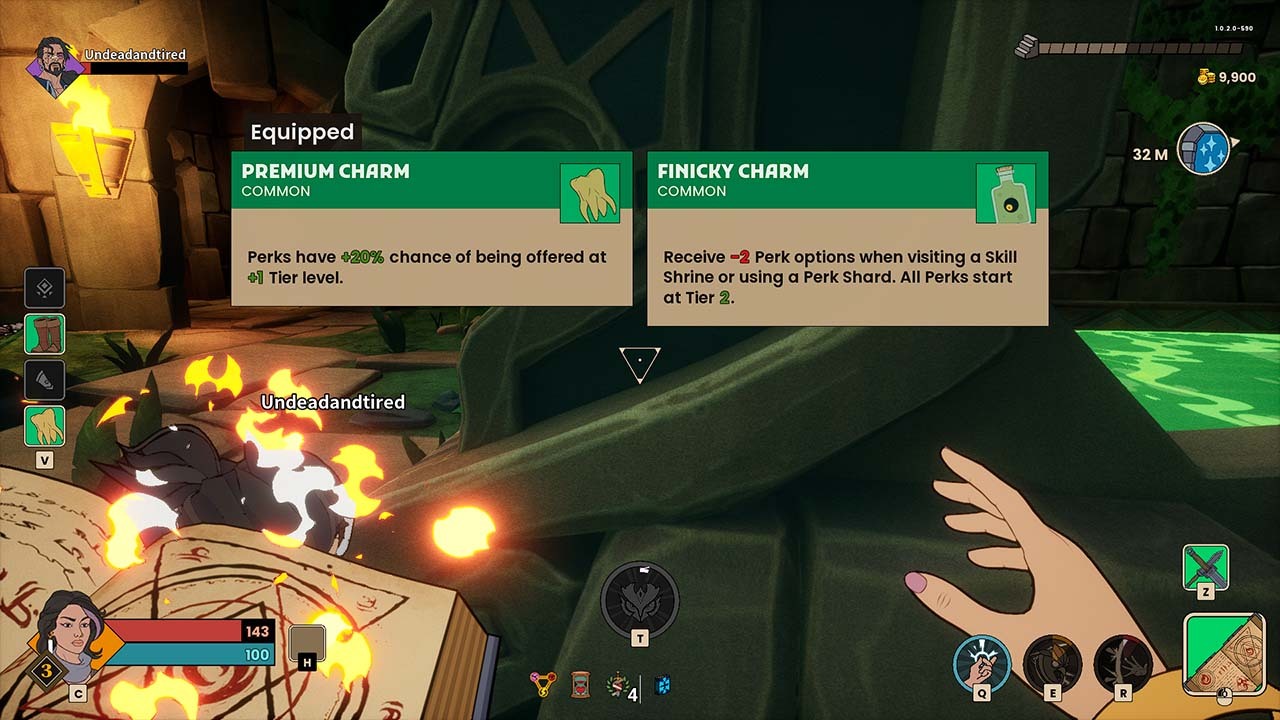The width and height of the screenshot is (1280, 720).
Task: Choose the Finicky Charm card
Action: coord(847,238)
